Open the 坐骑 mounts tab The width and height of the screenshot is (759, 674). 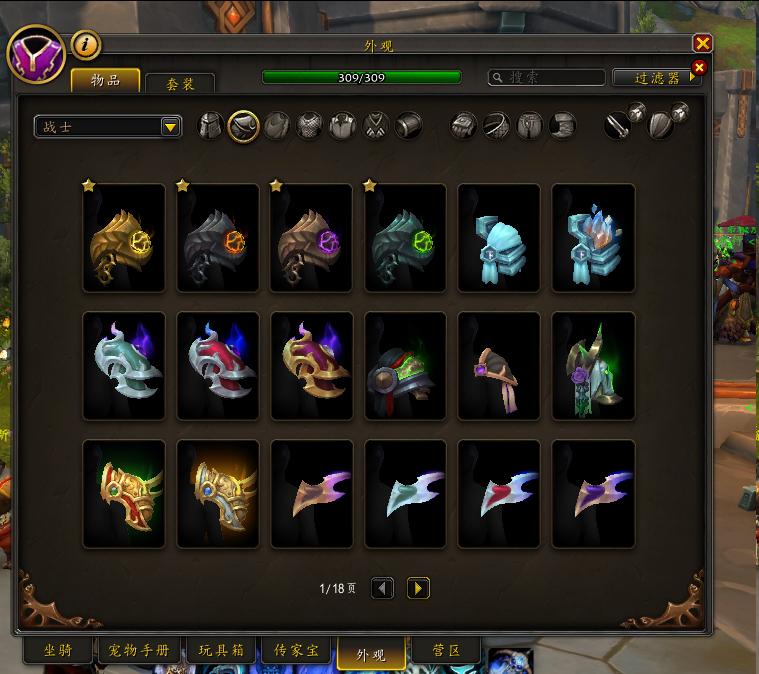tap(58, 652)
